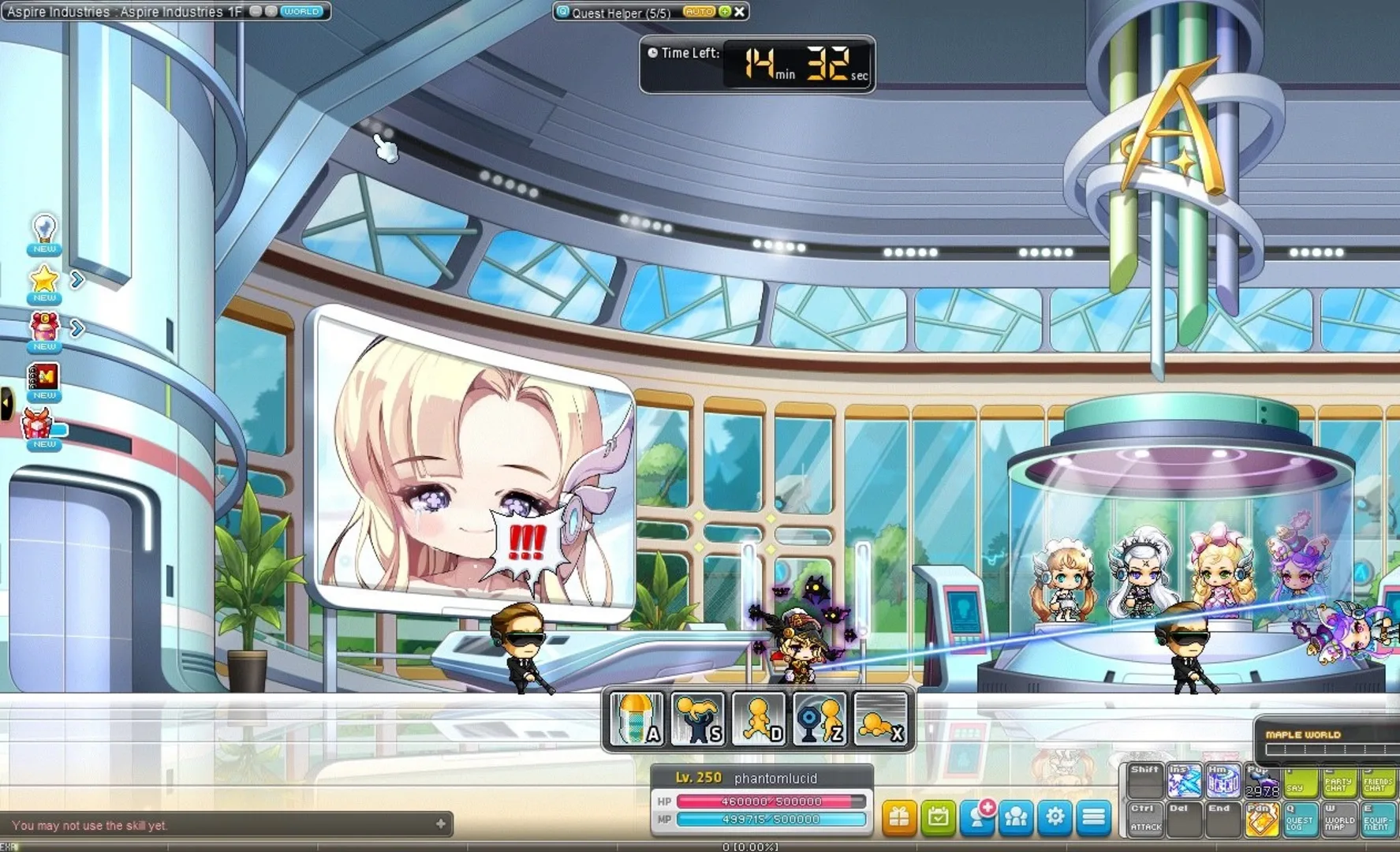Screen dimensions: 1400x852
Task: Open the orange gift box rewards icon
Action: (x=898, y=819)
